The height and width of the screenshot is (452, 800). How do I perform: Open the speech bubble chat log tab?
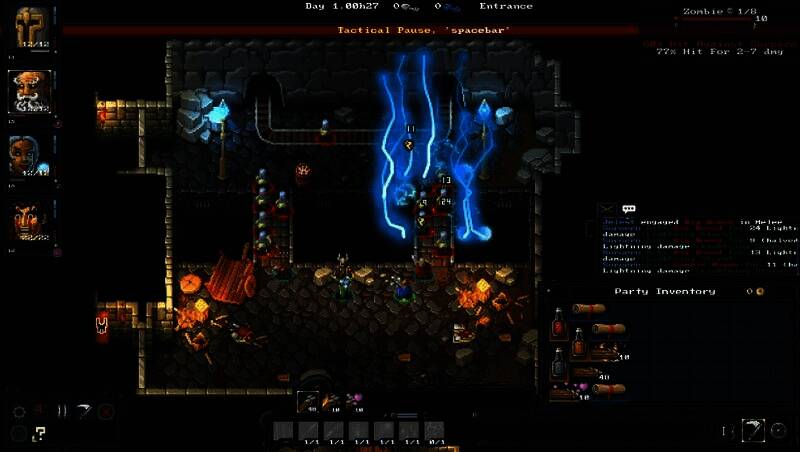tap(629, 209)
